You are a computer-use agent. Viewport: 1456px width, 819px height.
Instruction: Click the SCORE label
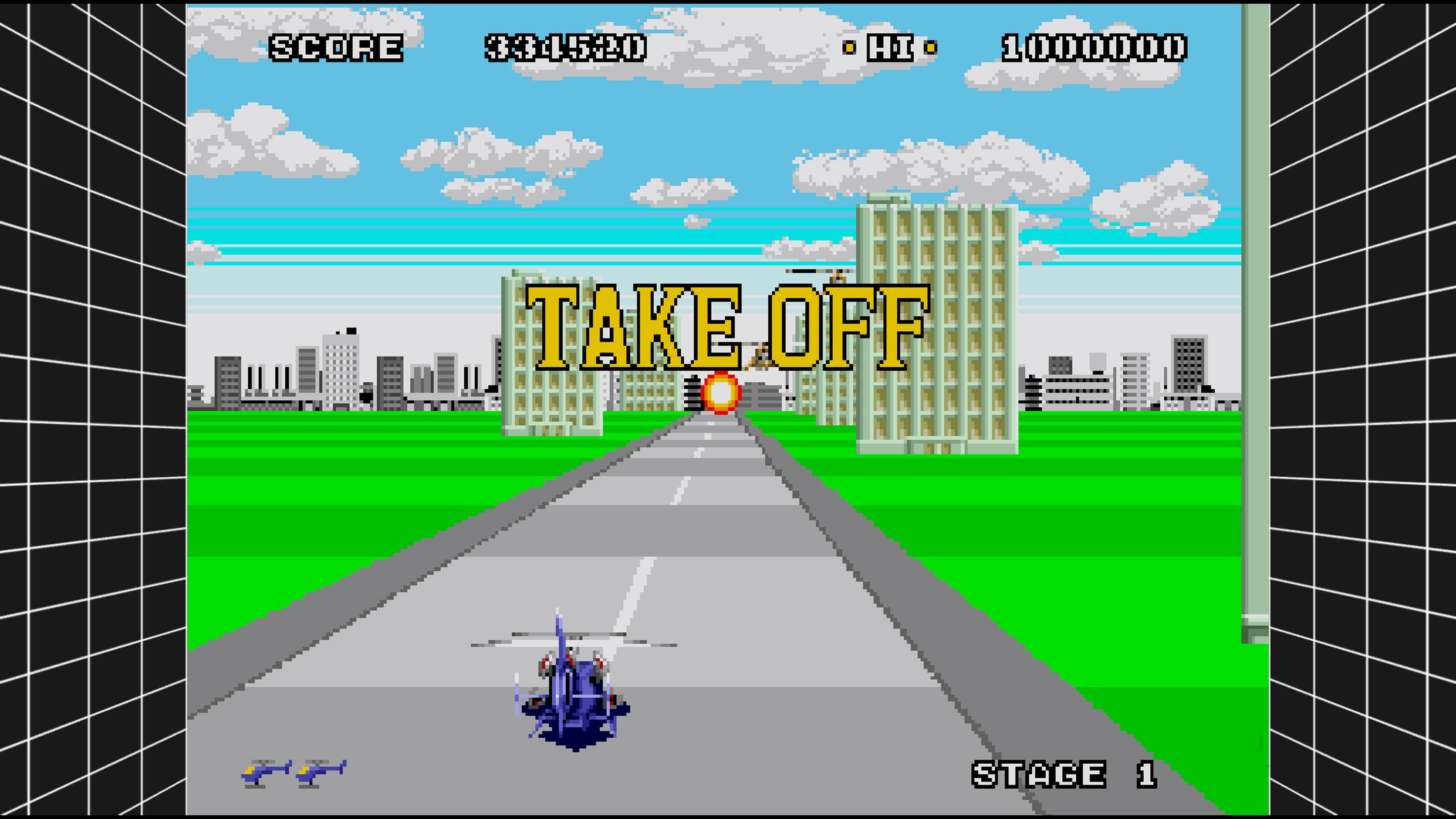pos(337,48)
